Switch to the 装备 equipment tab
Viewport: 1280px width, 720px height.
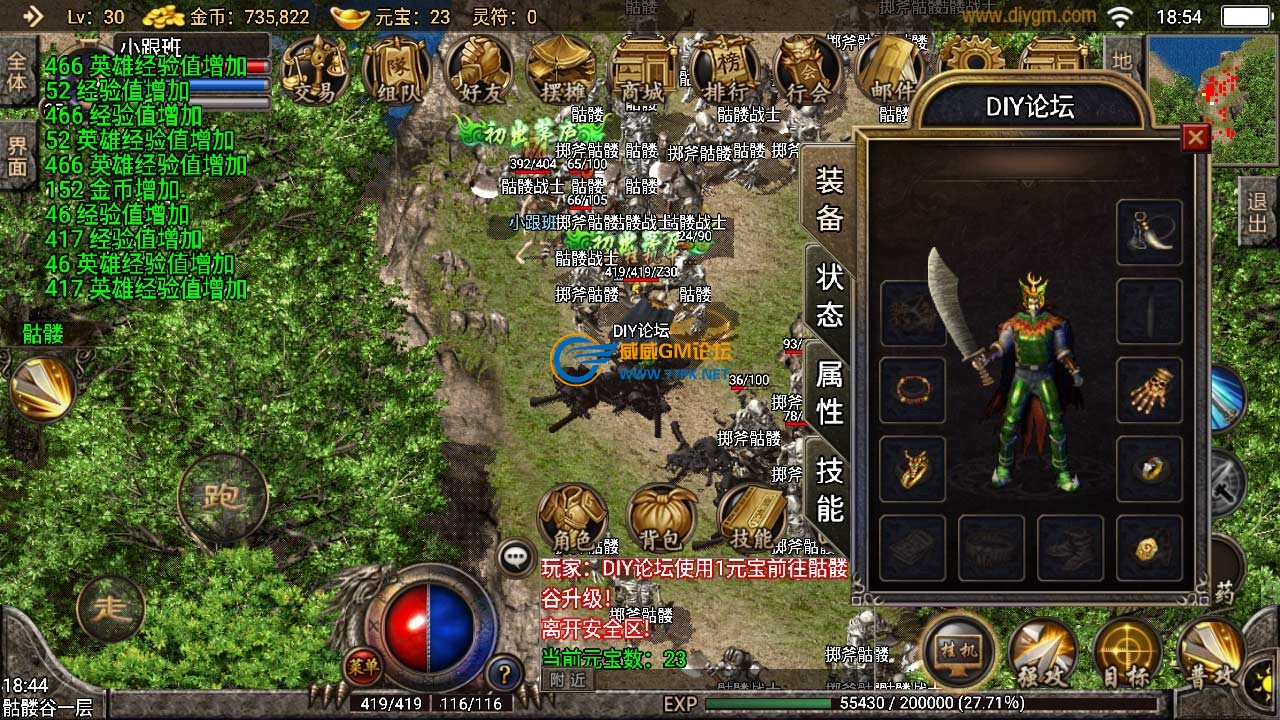(x=830, y=199)
